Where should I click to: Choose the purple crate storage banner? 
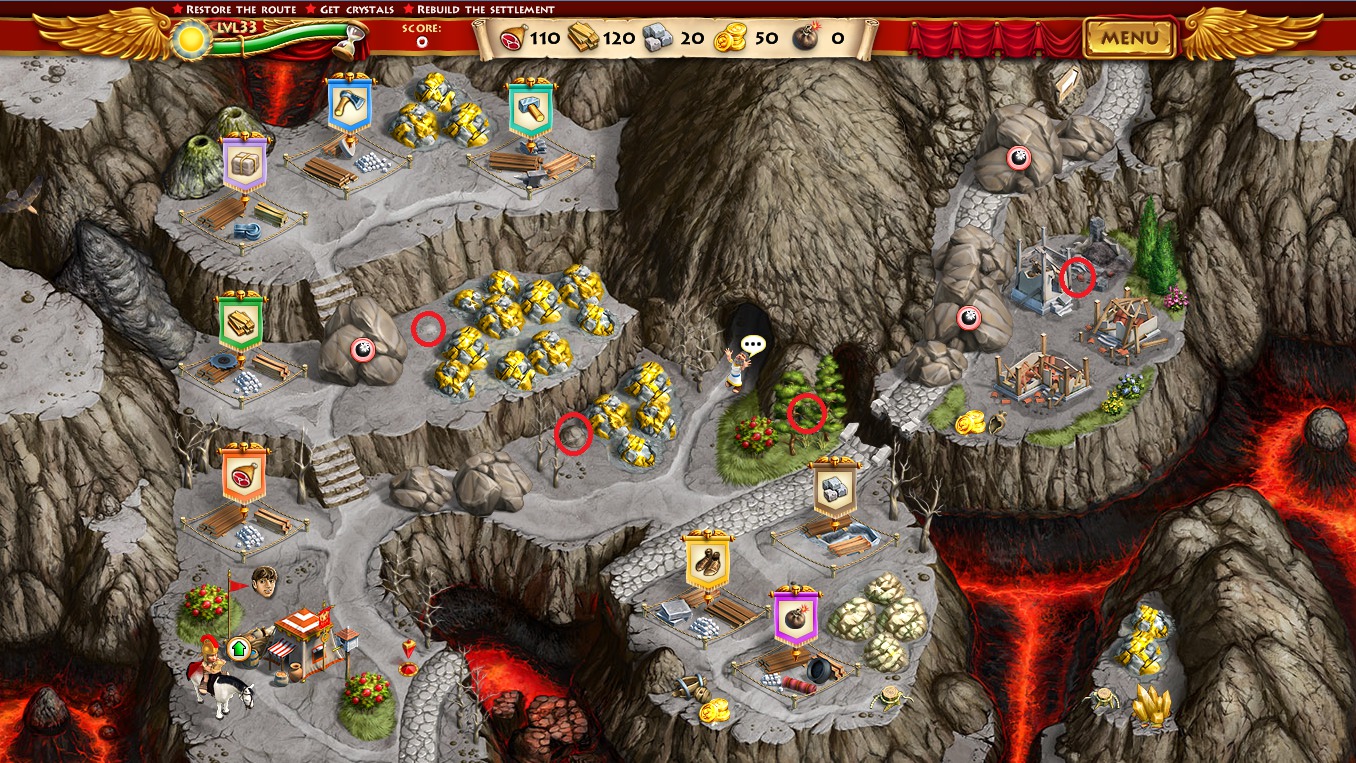coord(244,162)
